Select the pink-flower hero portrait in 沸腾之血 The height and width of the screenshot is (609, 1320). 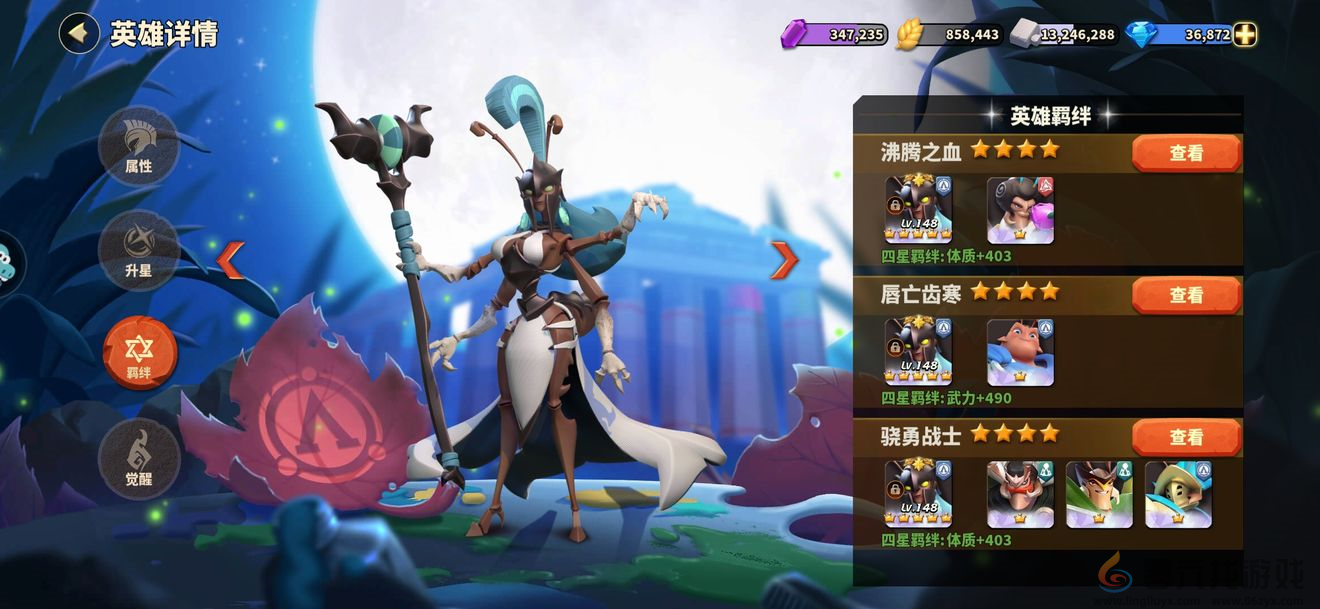1020,210
